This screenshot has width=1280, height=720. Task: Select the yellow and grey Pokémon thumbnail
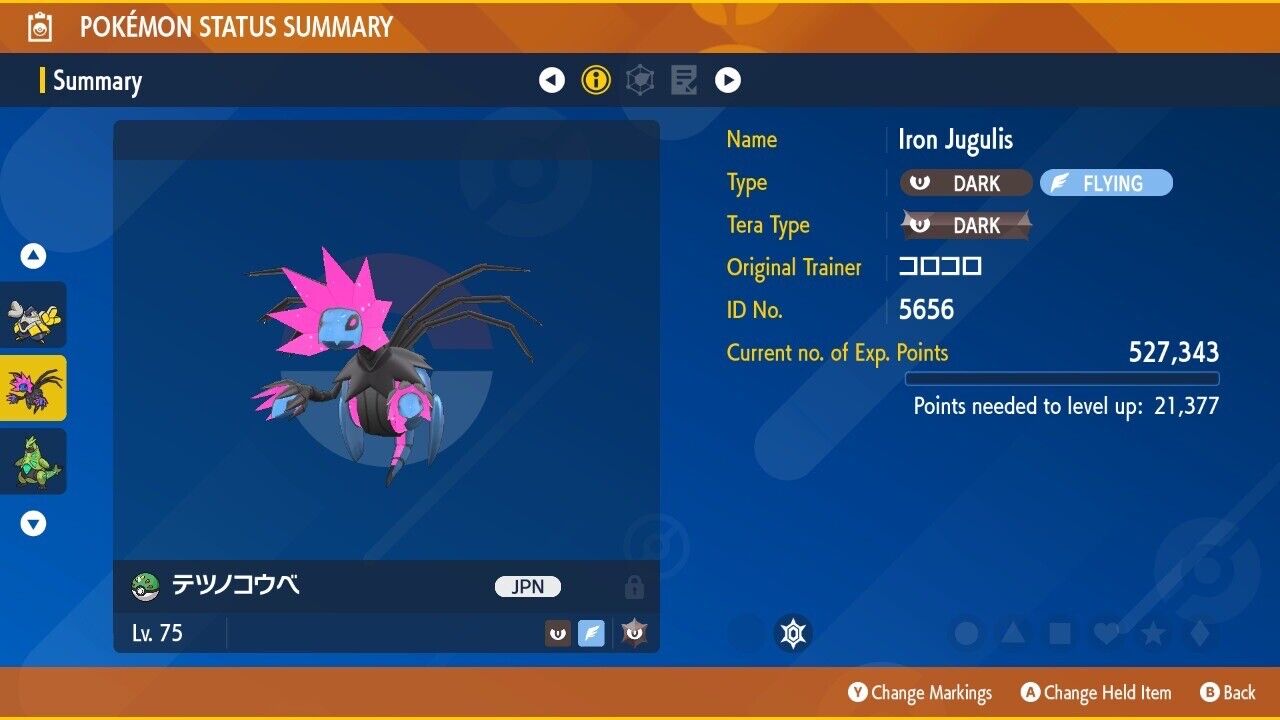[34, 315]
